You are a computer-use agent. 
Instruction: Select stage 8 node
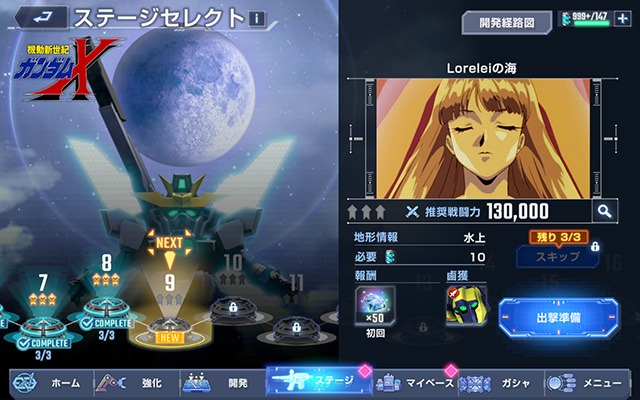[106, 310]
